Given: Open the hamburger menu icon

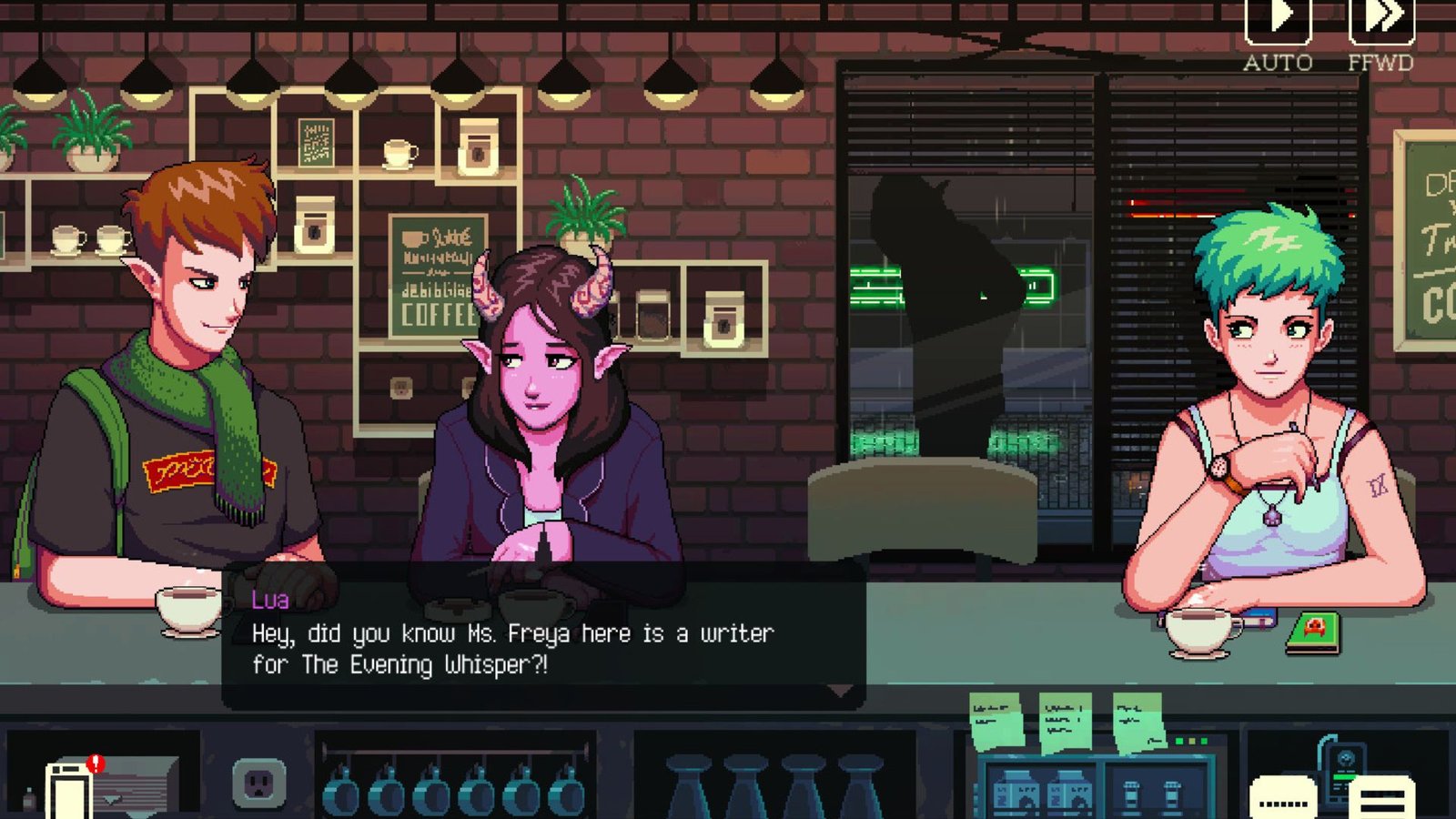Looking at the screenshot, I should click(x=1381, y=799).
